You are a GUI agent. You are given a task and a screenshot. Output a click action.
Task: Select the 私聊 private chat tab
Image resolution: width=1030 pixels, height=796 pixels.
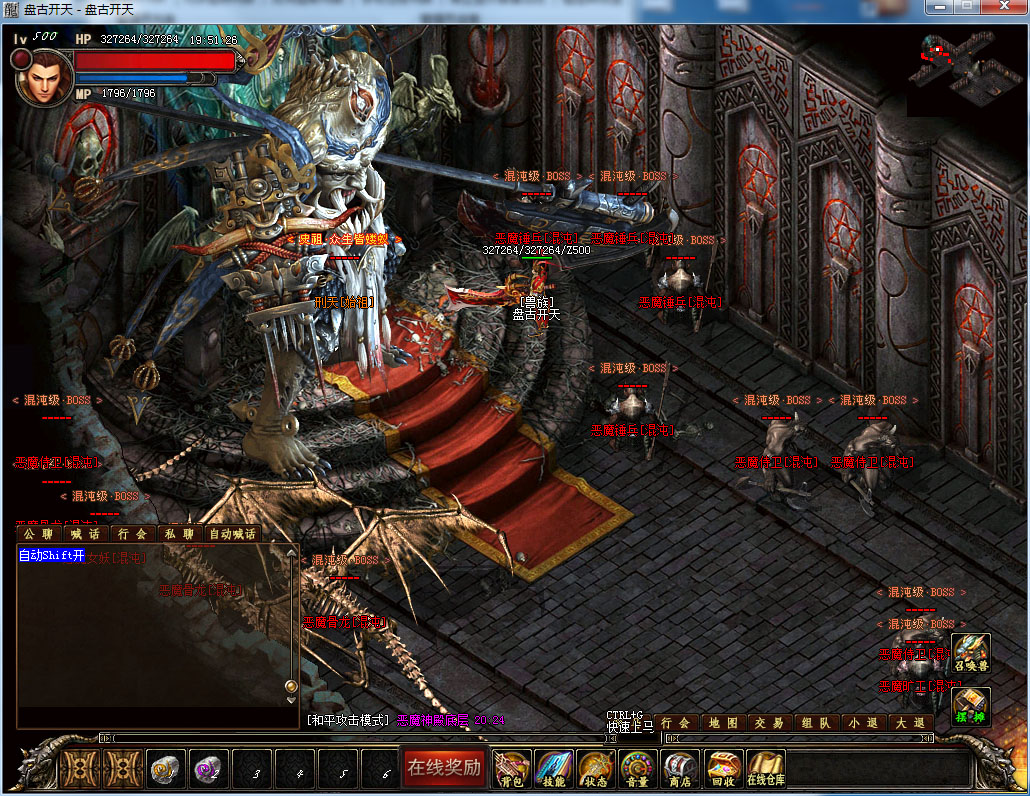click(180, 534)
